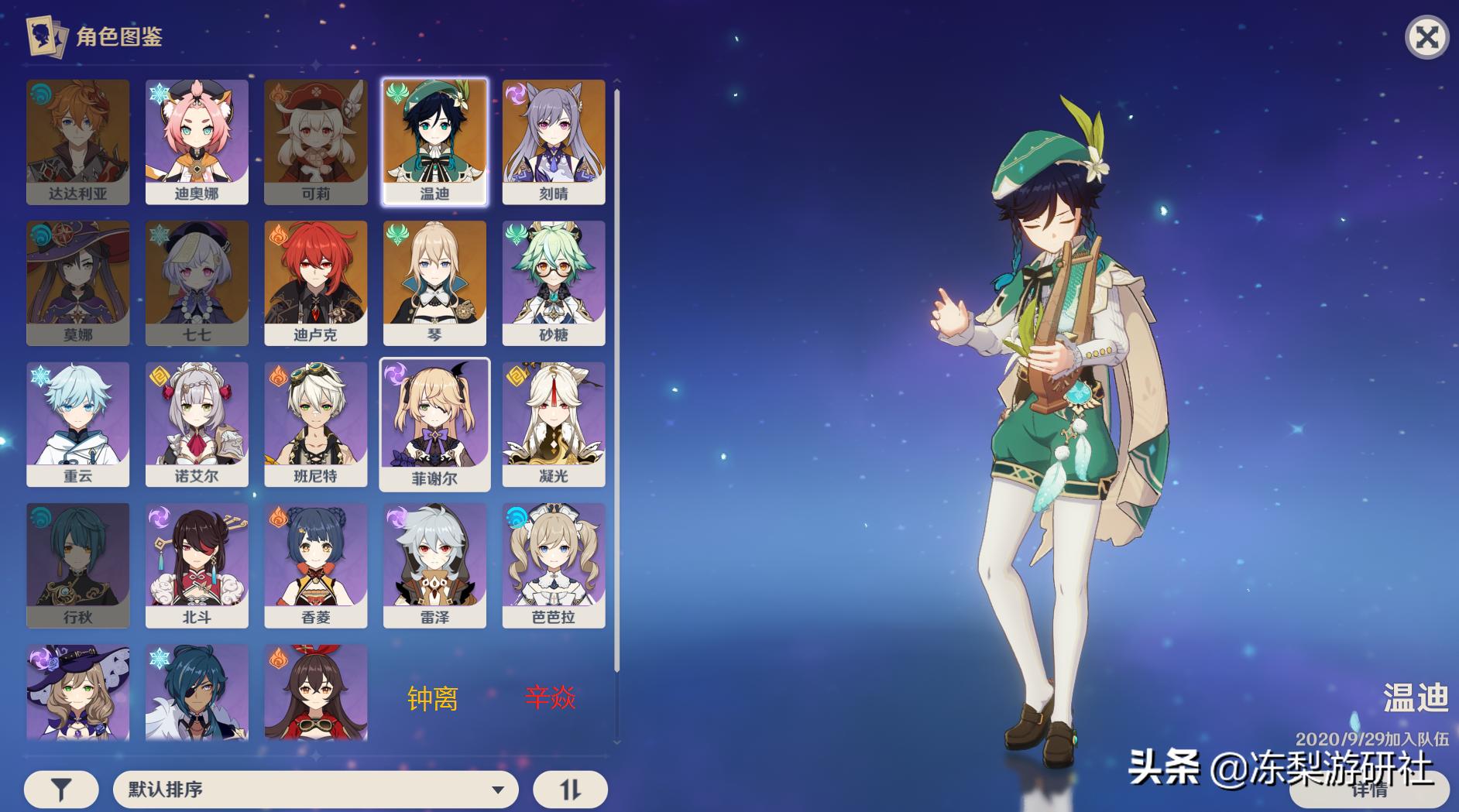Image resolution: width=1459 pixels, height=812 pixels.
Task: Select the 迪卢克 character card
Action: pyautogui.click(x=315, y=283)
